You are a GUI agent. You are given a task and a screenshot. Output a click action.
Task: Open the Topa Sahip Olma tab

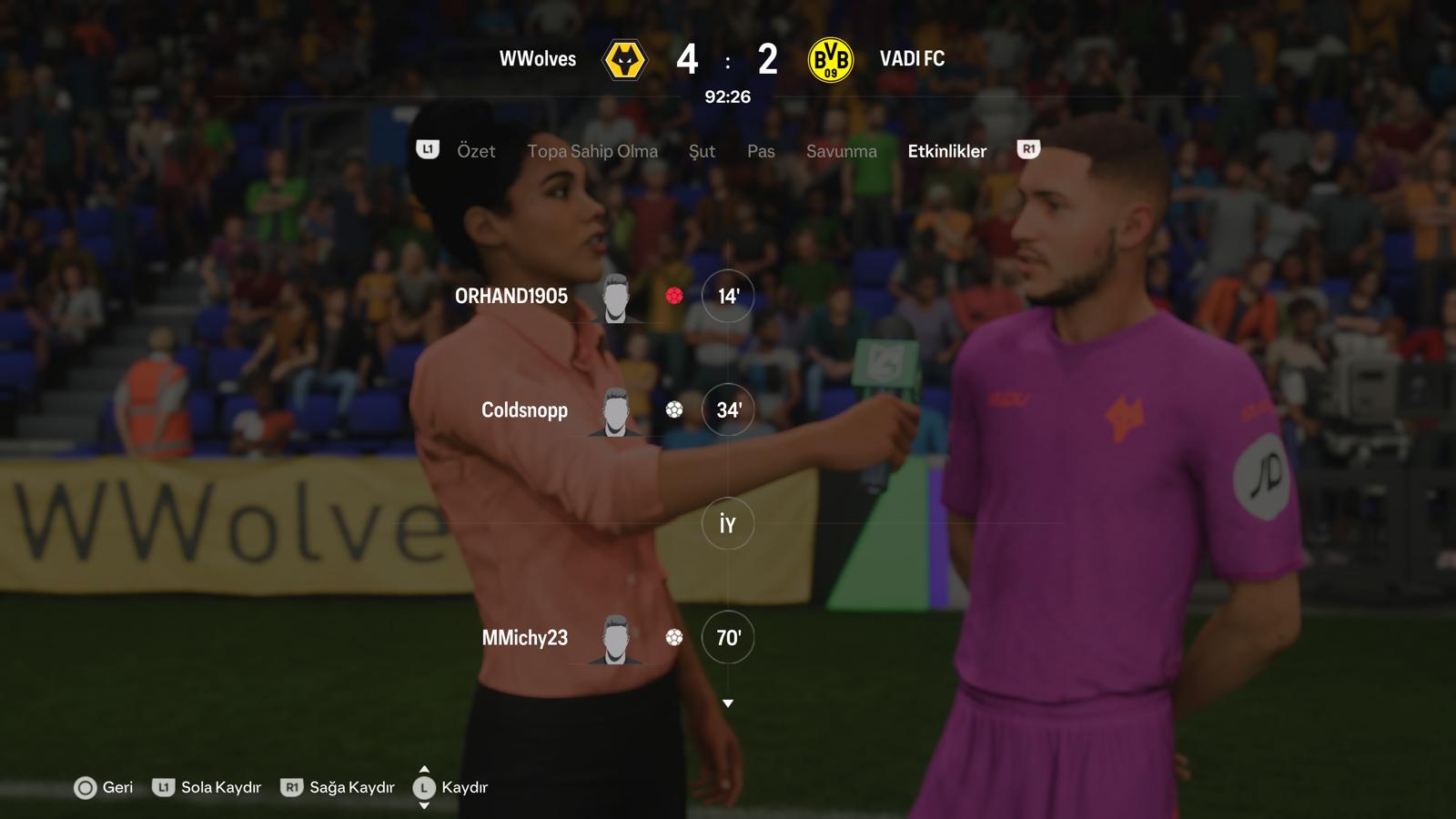pyautogui.click(x=592, y=151)
